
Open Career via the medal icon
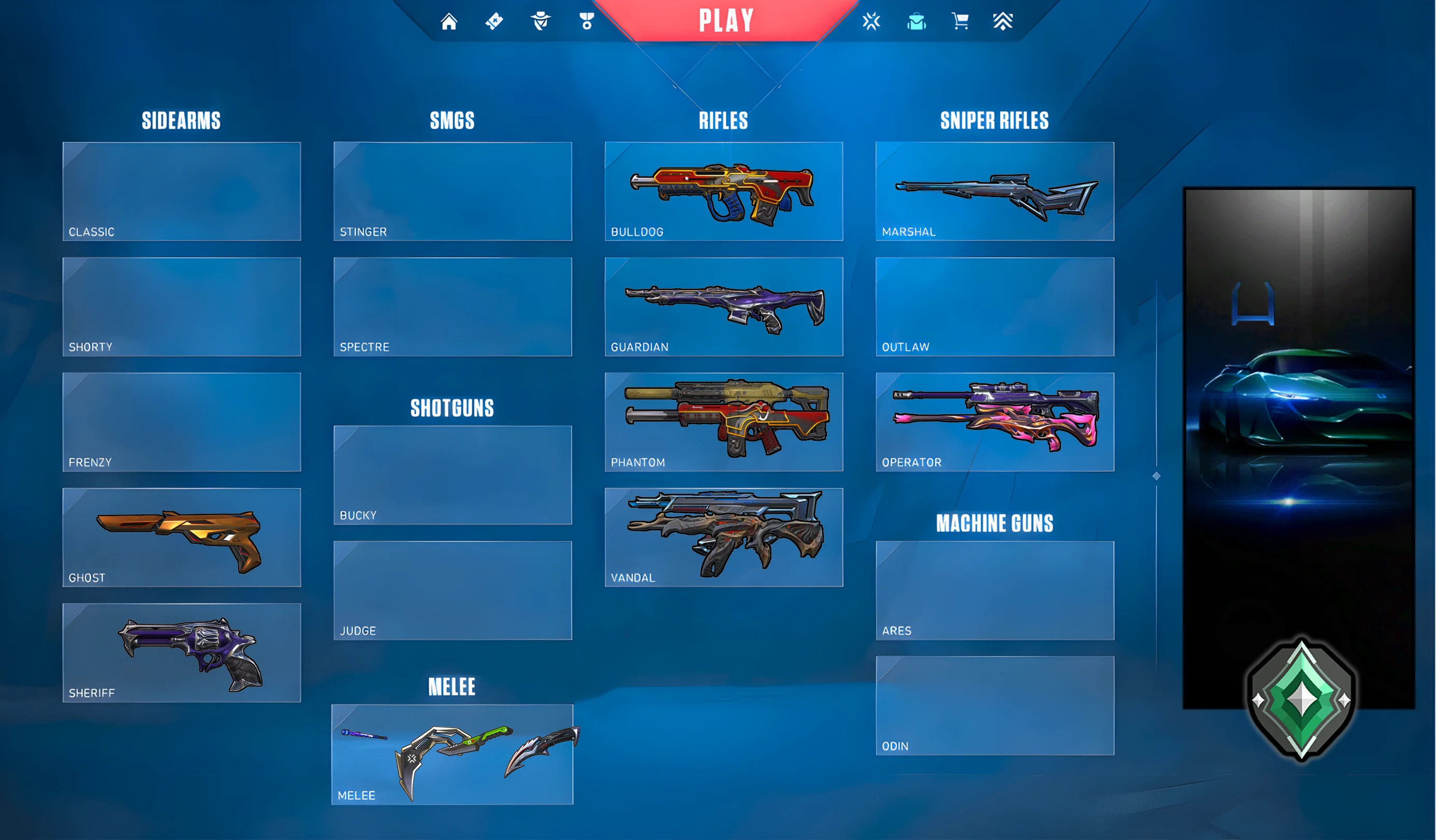pyautogui.click(x=586, y=21)
